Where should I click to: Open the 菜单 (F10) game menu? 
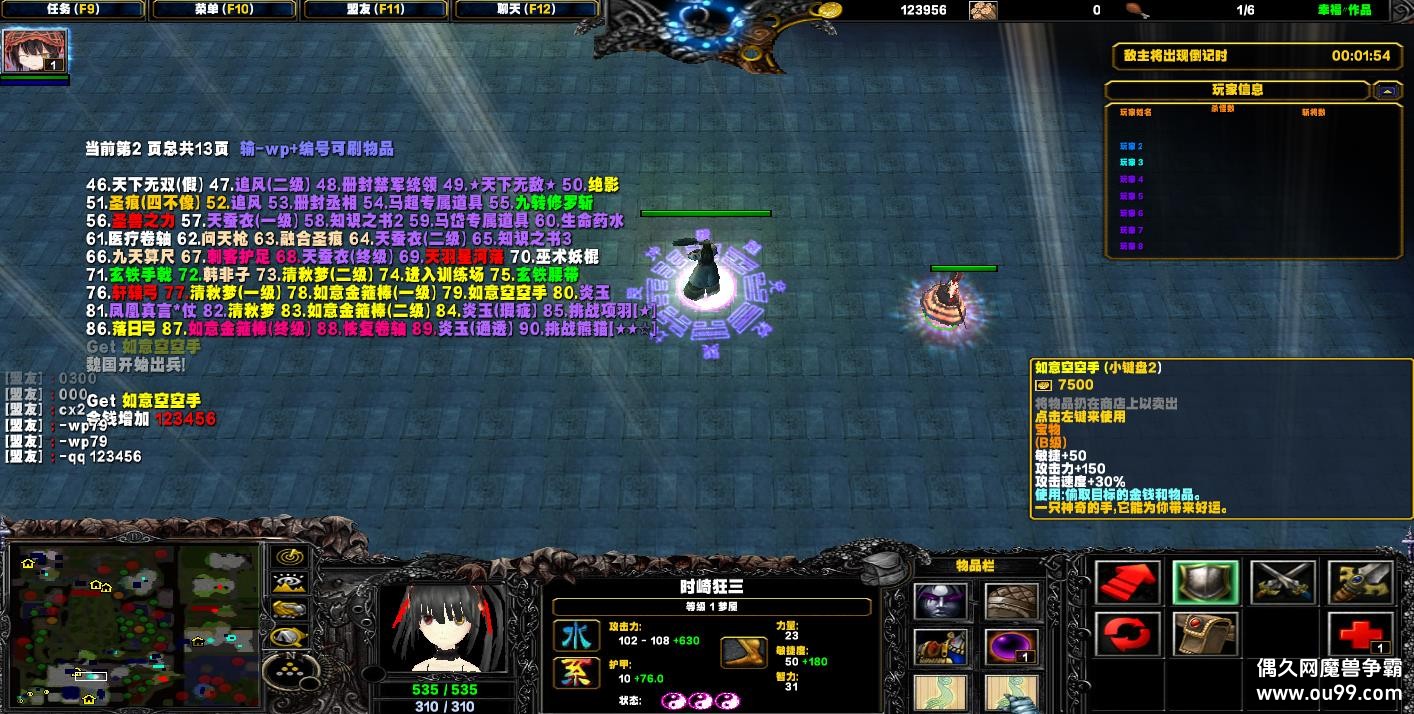click(224, 10)
